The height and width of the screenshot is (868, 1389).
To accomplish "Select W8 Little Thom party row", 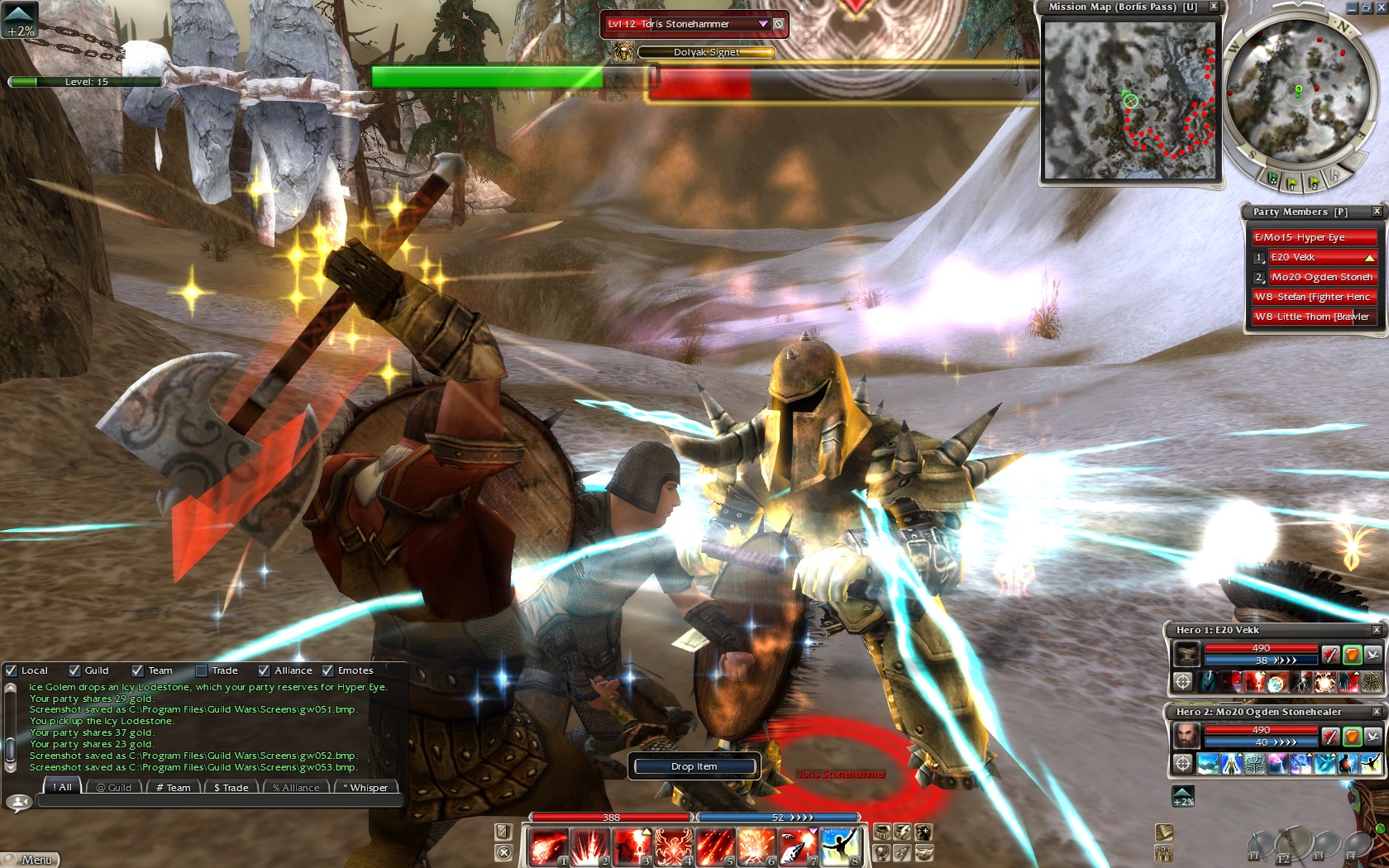I will point(1314,317).
